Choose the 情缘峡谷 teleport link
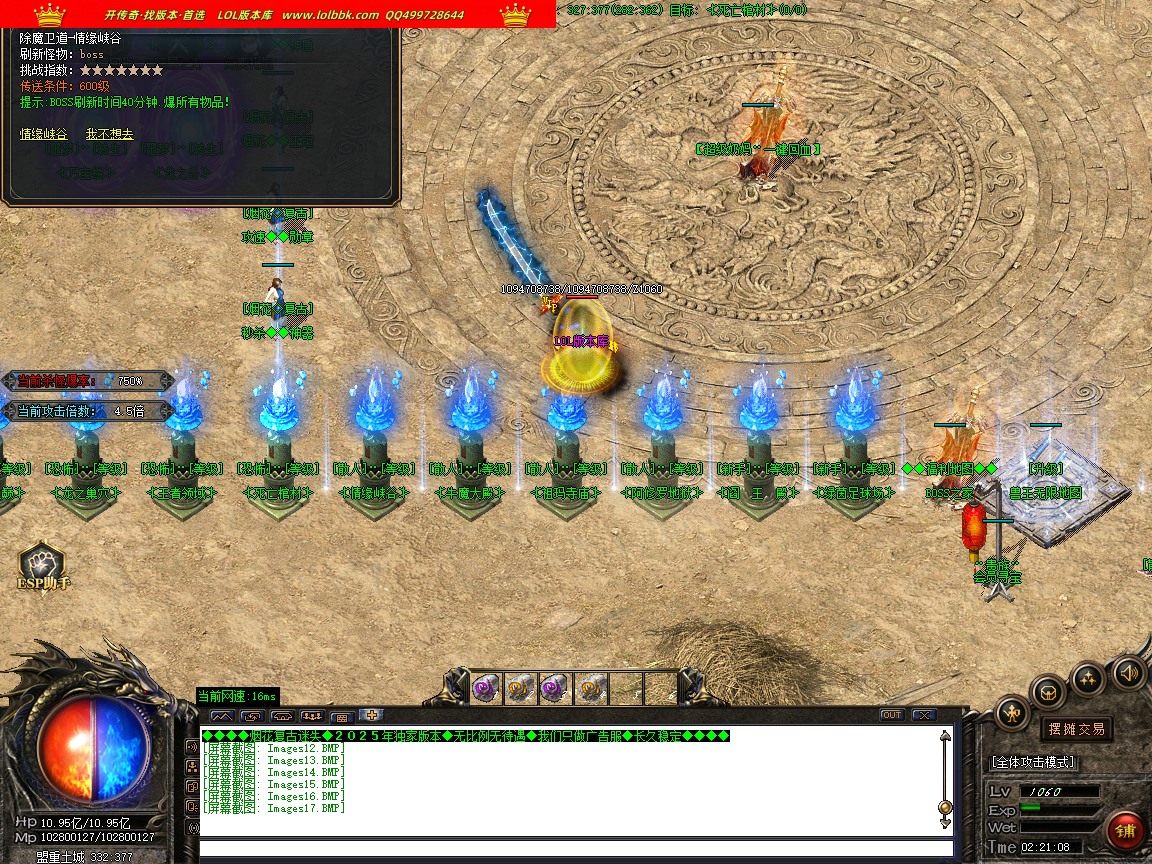Image resolution: width=1152 pixels, height=864 pixels. coord(44,134)
